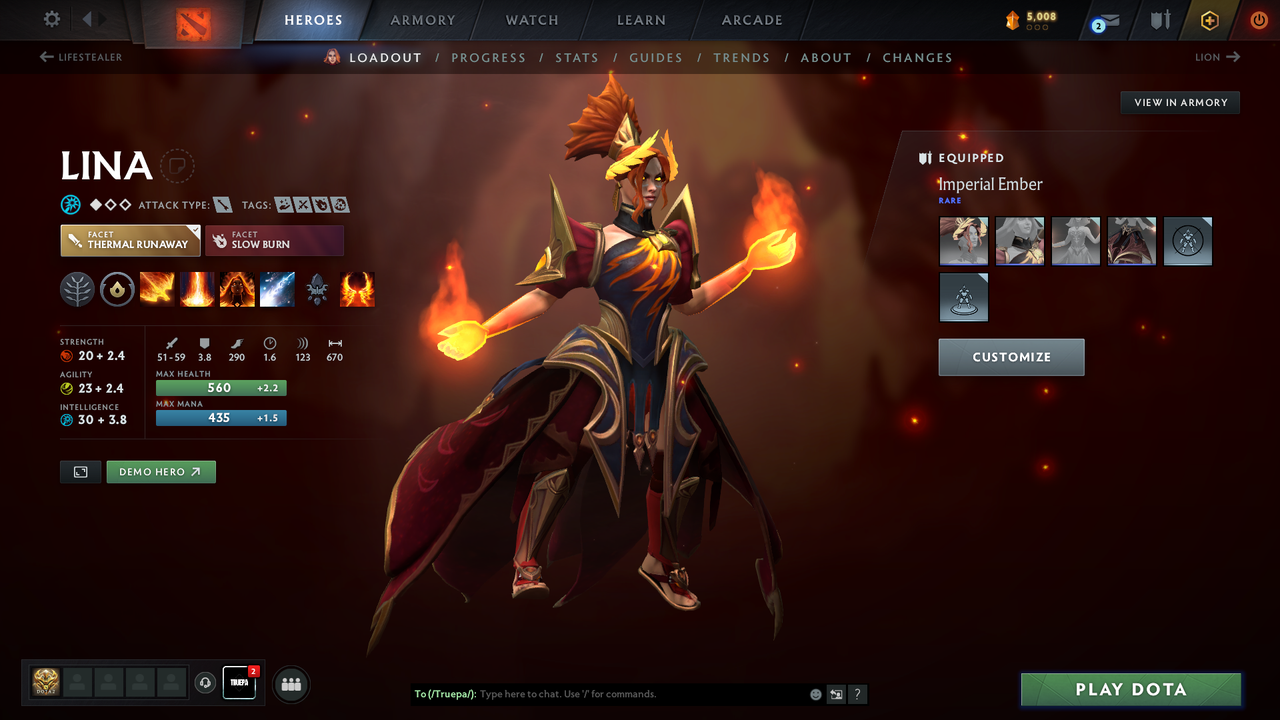
Task: Switch to the ARCADE tab
Action: (x=751, y=20)
